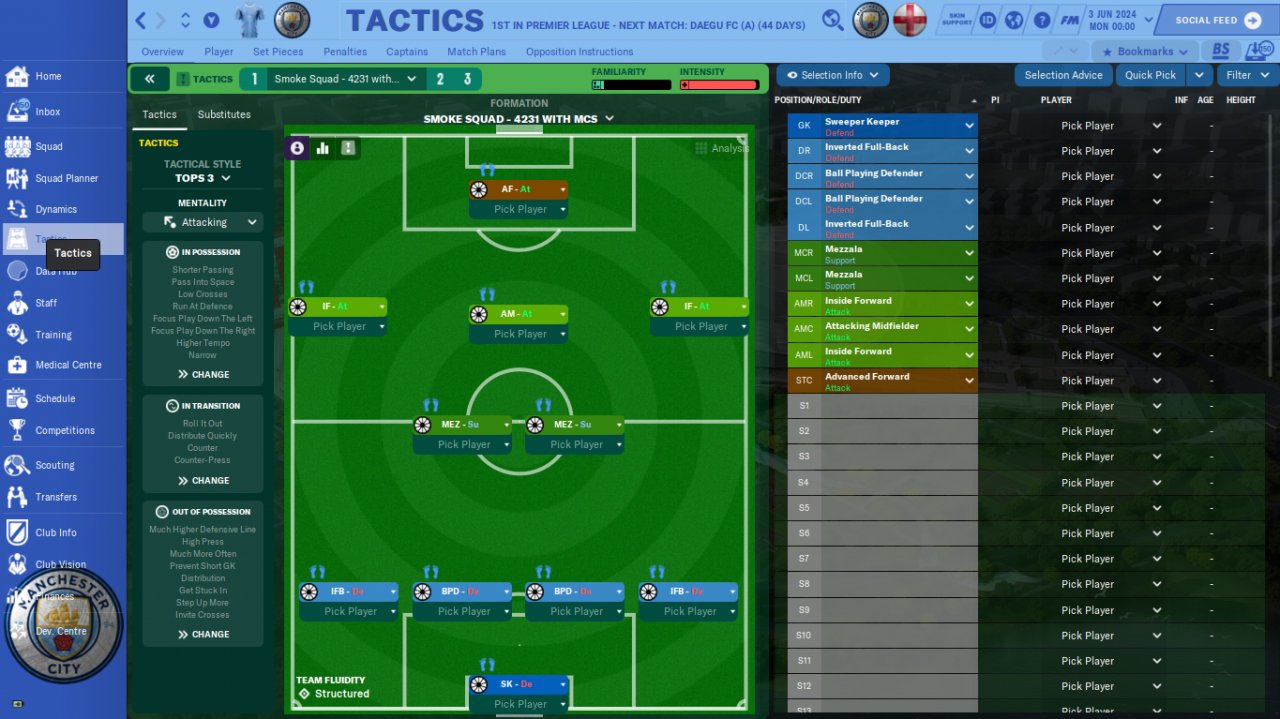The image size is (1280, 719).
Task: Open the Selection Advice panel
Action: pos(1063,75)
